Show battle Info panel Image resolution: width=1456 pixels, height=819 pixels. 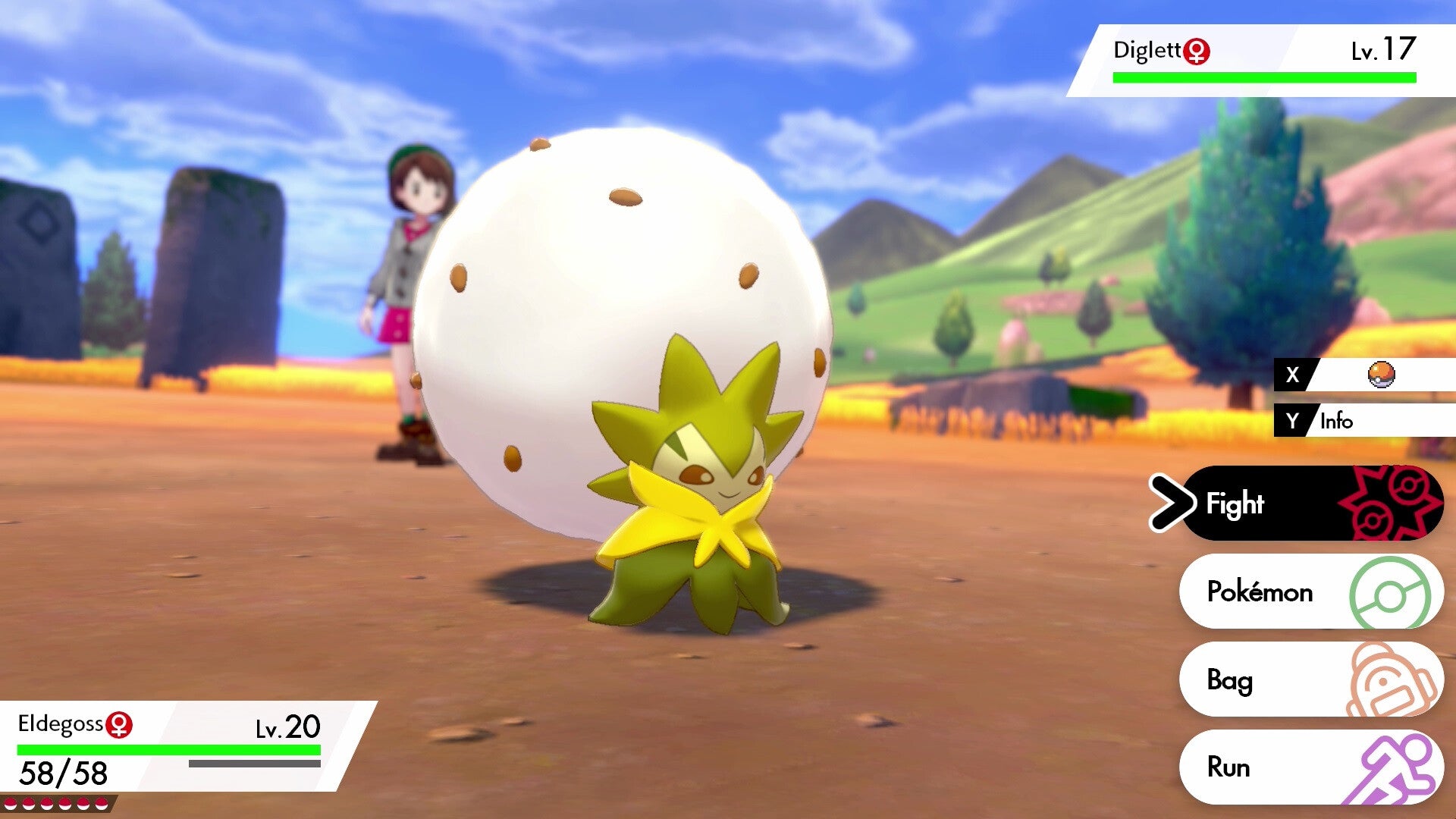point(1365,421)
